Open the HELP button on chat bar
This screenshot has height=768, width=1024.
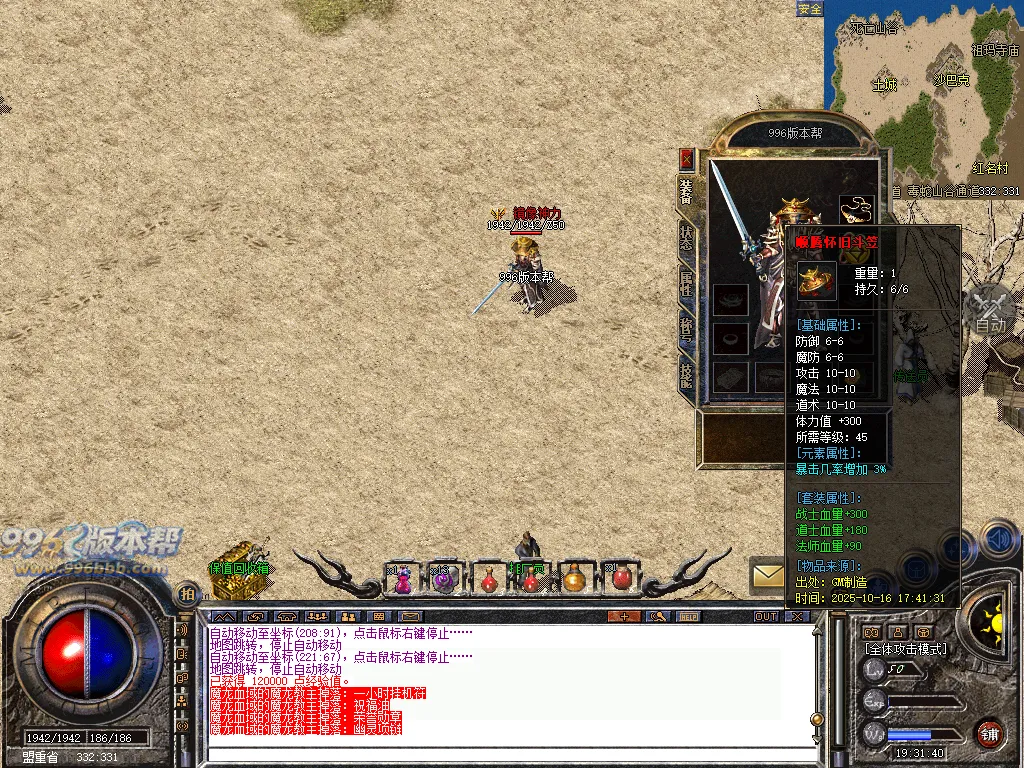point(688,616)
